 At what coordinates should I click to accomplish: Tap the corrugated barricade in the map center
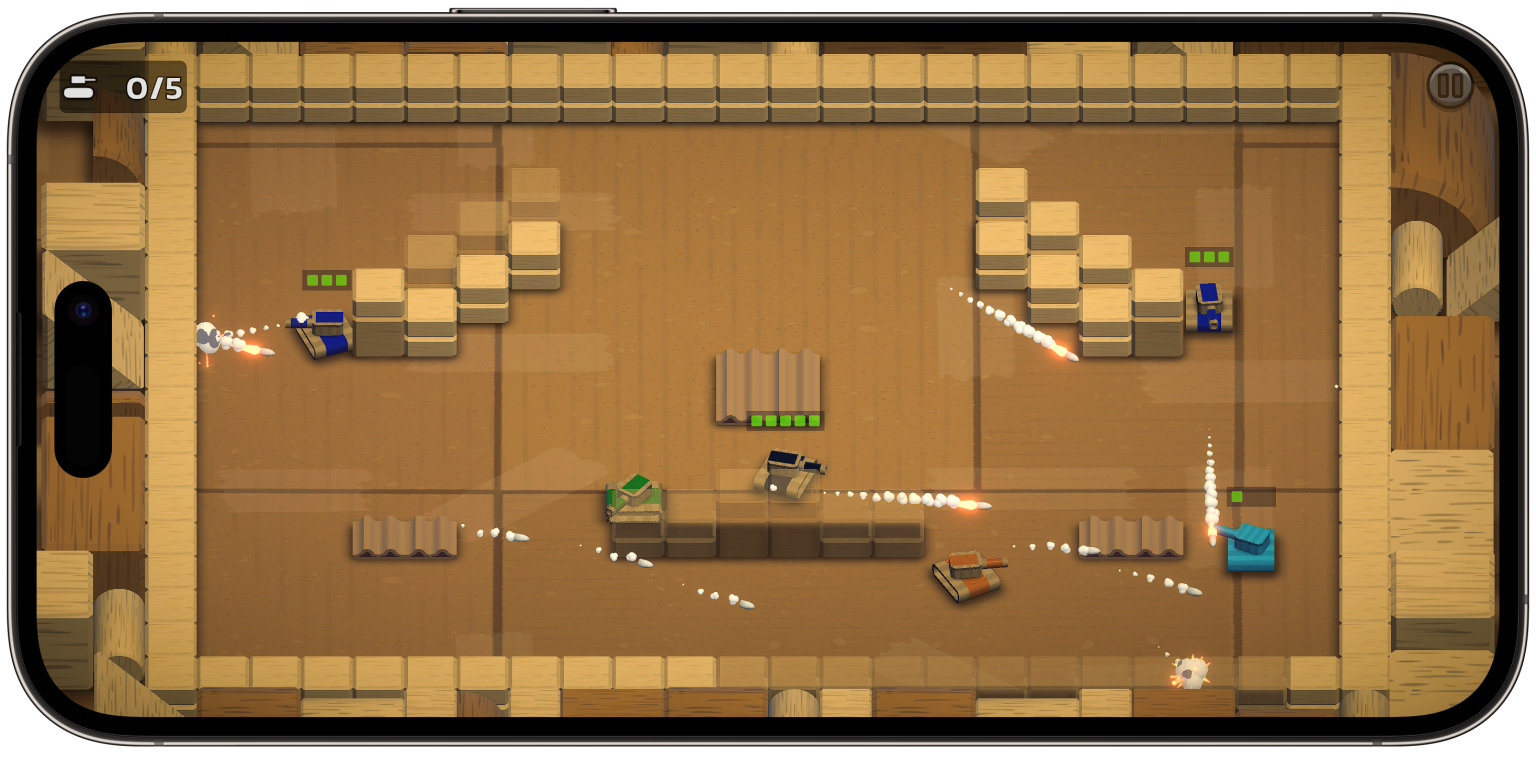pos(766,385)
